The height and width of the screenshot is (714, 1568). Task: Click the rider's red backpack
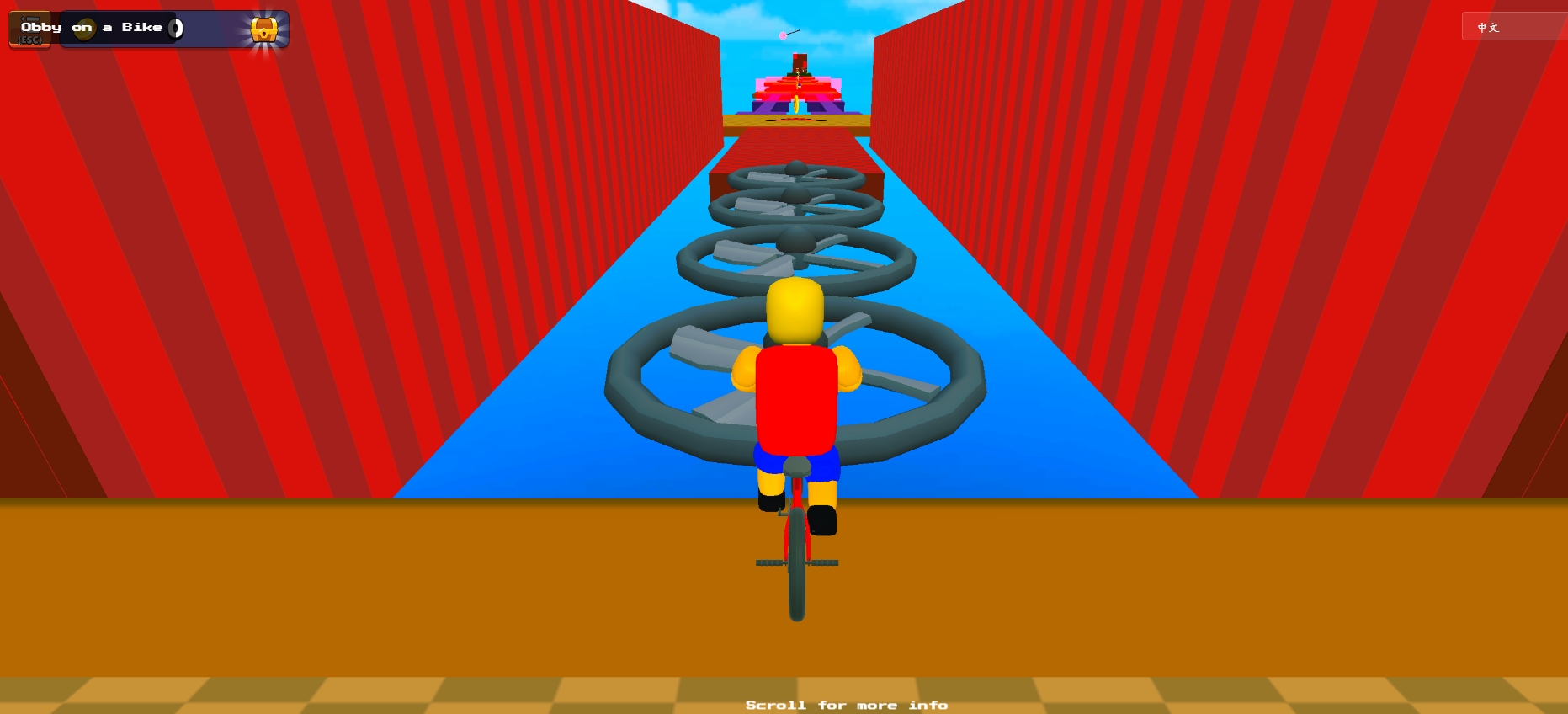coord(795,396)
